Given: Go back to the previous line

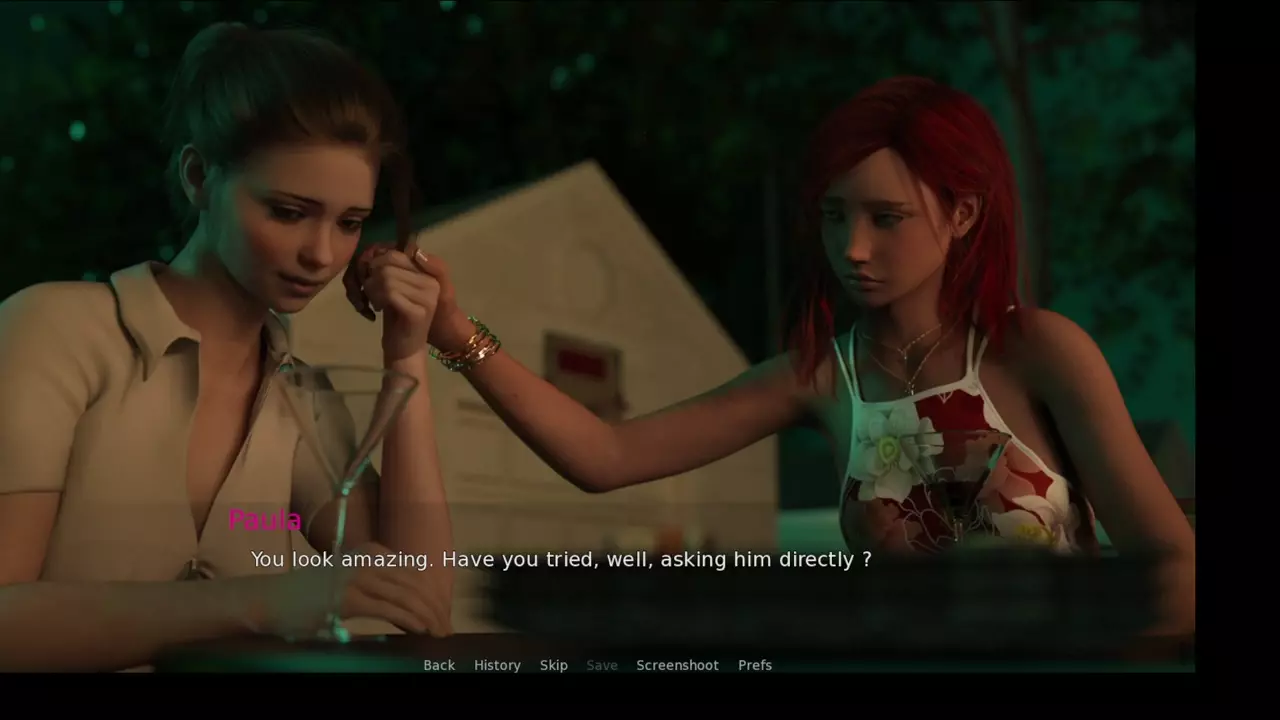Looking at the screenshot, I should 439,665.
